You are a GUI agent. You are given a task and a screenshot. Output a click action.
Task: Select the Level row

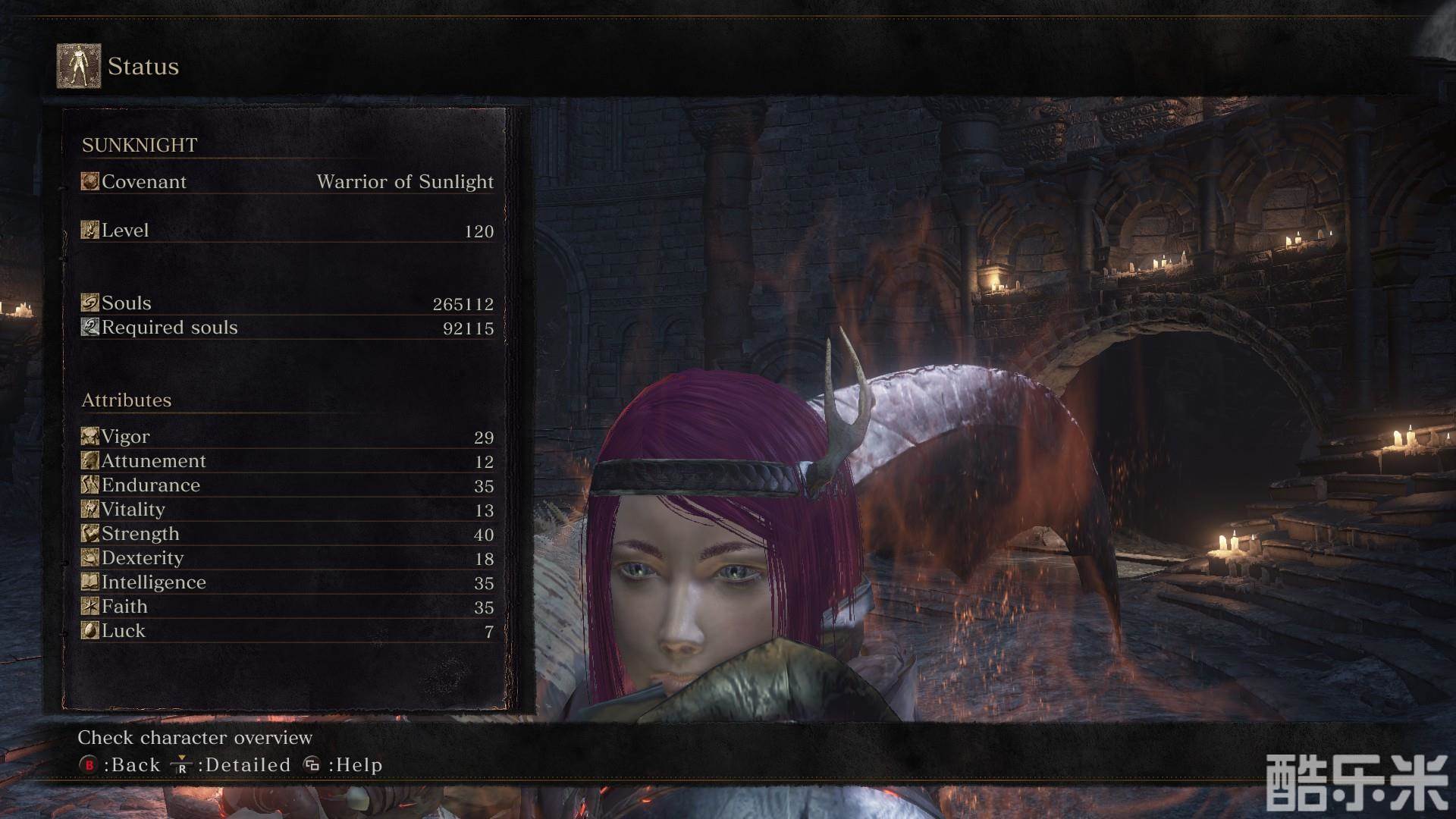click(x=287, y=231)
